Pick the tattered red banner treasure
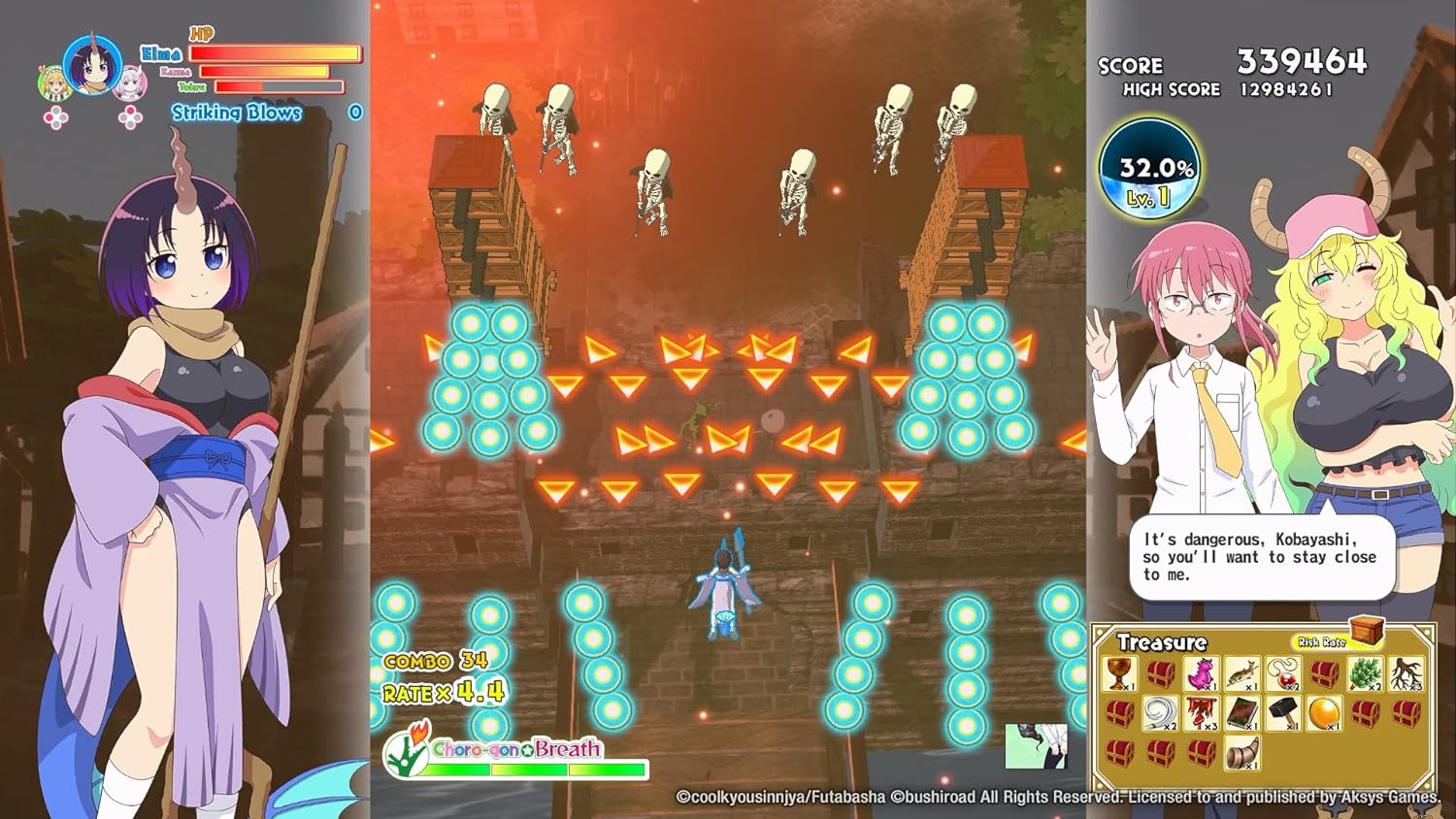Screen dimensions: 1456x819 pyautogui.click(x=1202, y=713)
